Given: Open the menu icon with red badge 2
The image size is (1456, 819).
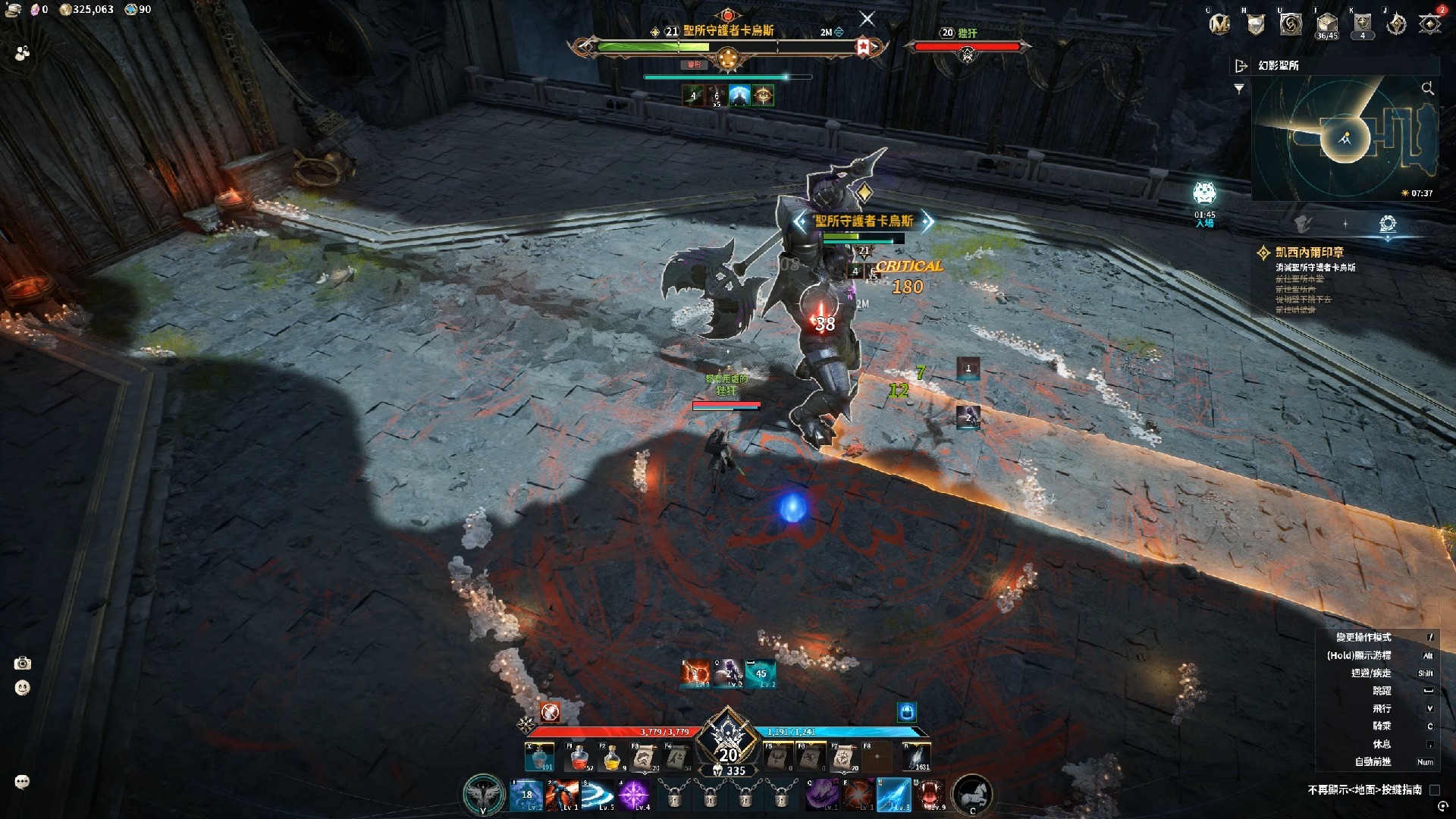Looking at the screenshot, I should click(1431, 24).
